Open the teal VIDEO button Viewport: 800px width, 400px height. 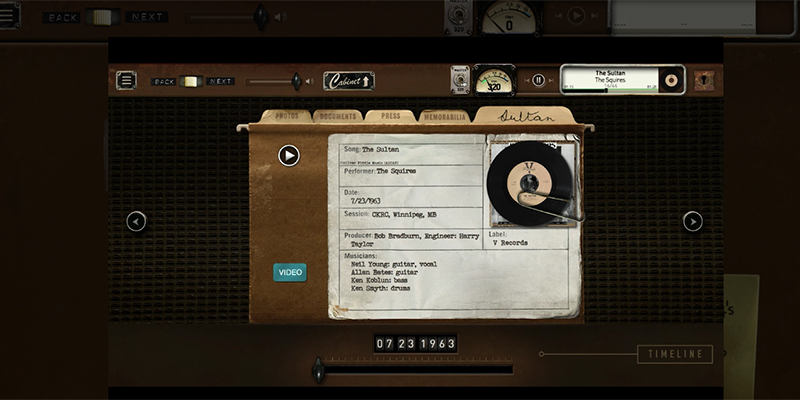pos(290,272)
